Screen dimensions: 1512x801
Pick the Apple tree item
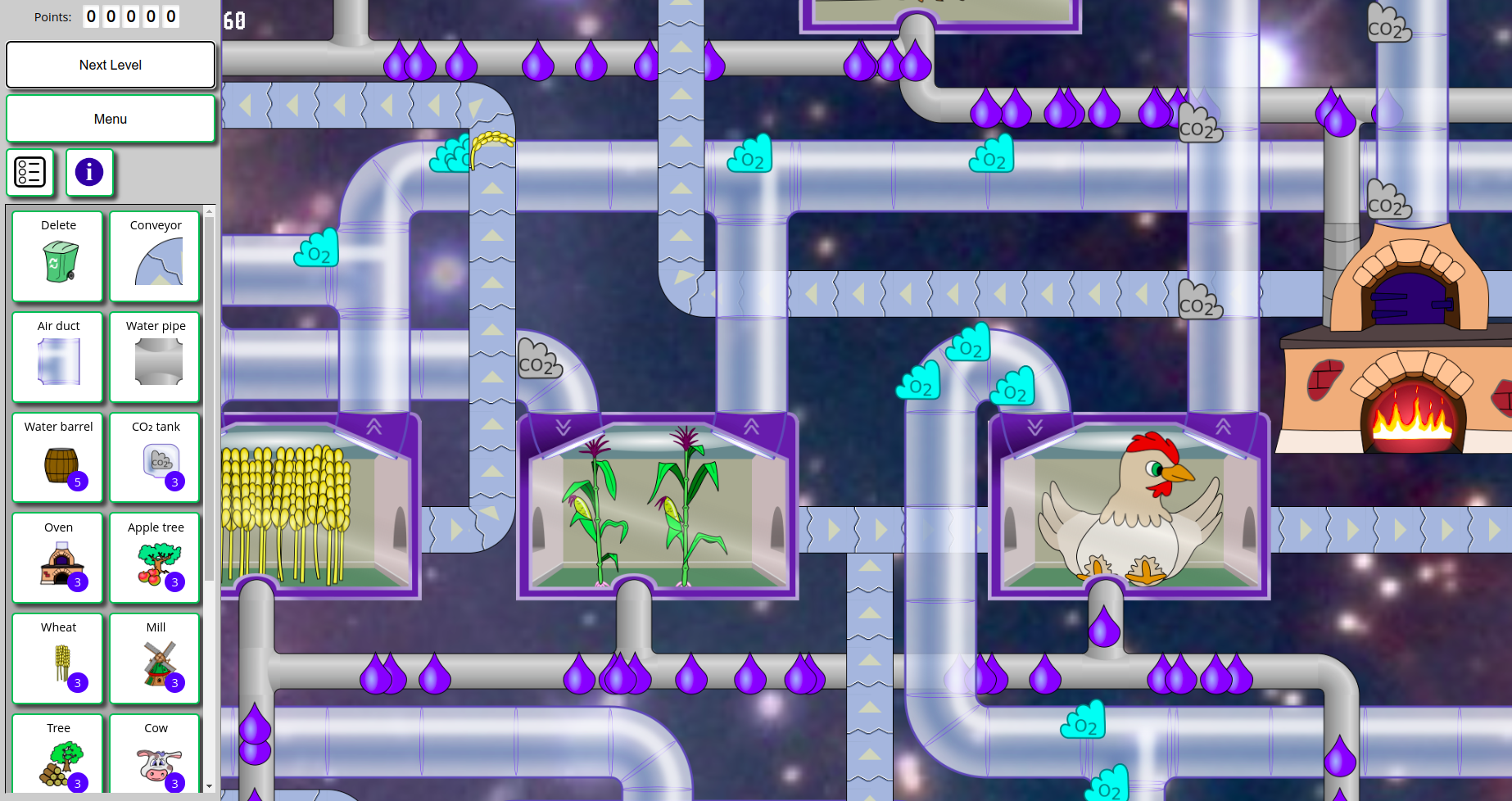(x=156, y=559)
